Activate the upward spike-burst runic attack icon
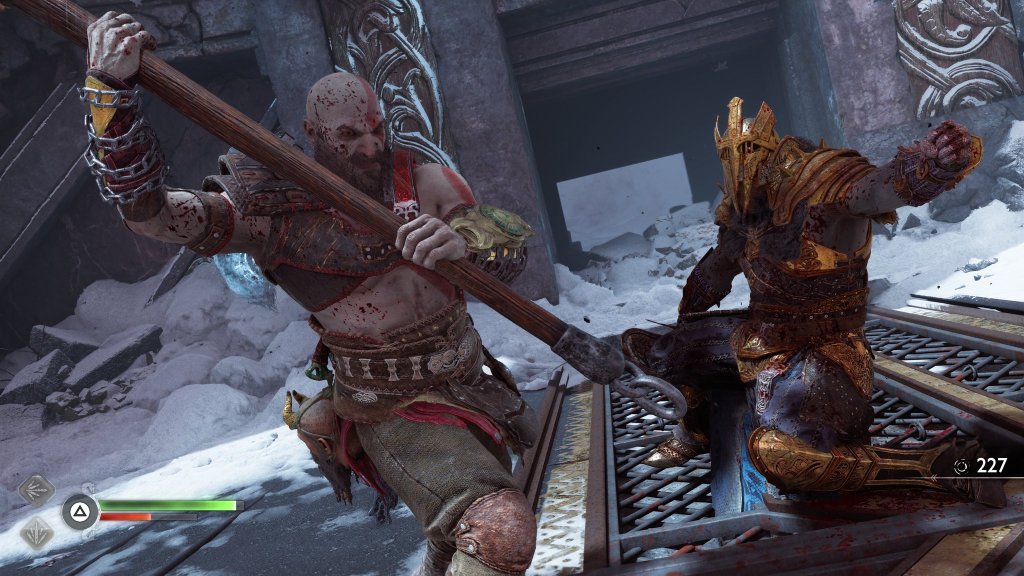This screenshot has width=1024, height=576. [36, 531]
